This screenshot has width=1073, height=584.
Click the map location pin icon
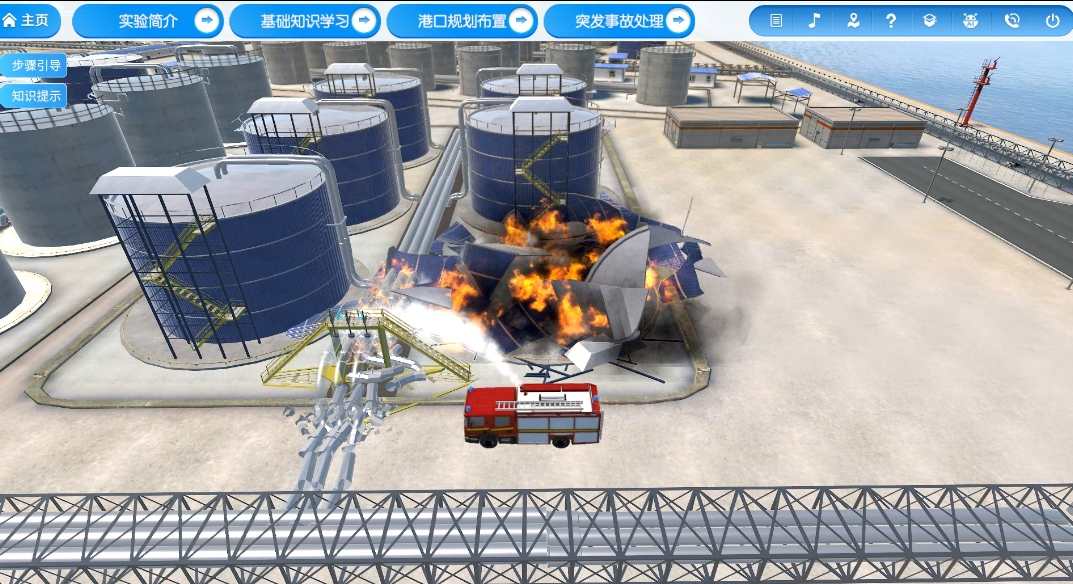coord(852,20)
